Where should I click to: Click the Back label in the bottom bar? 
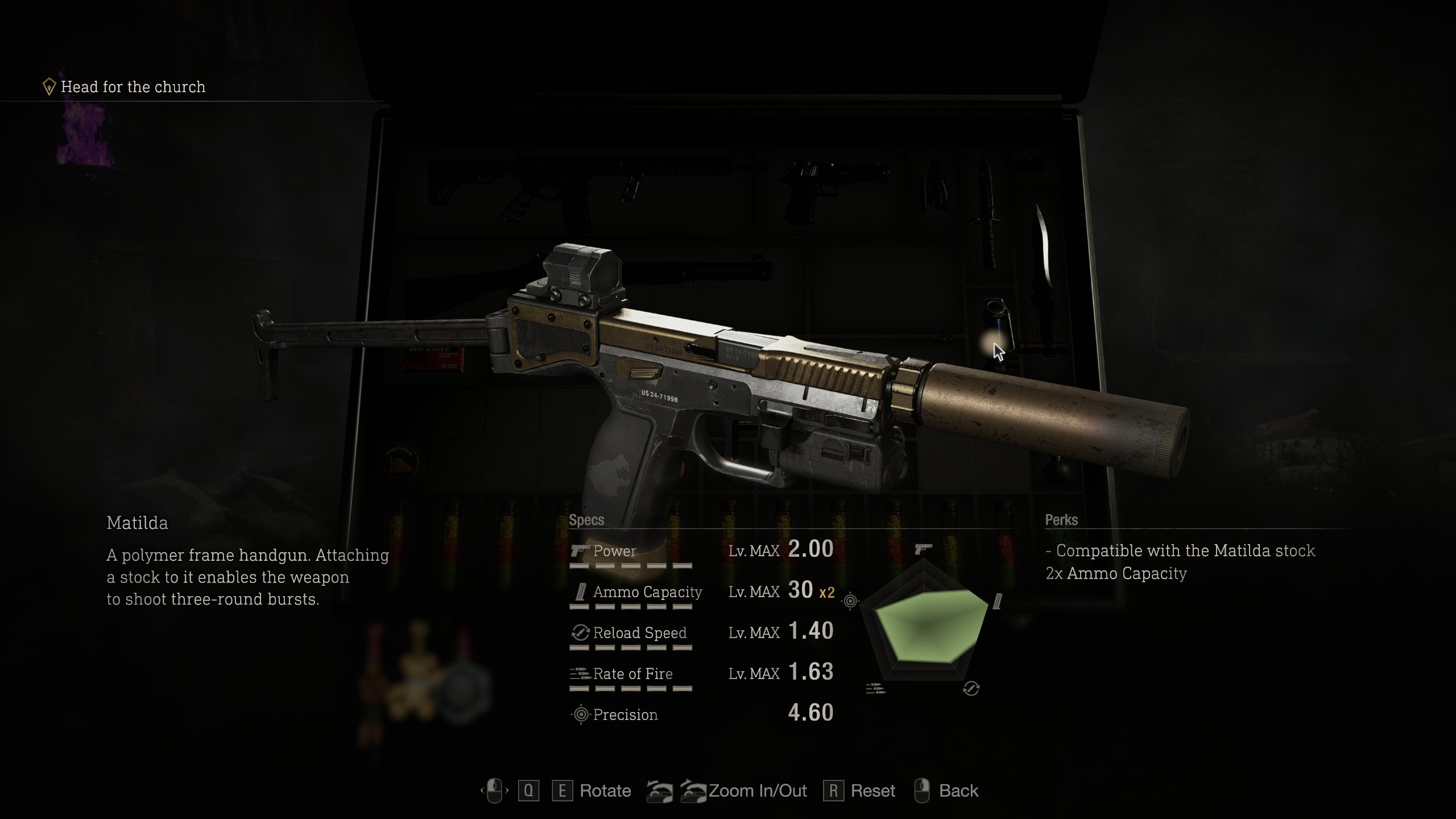pos(958,791)
